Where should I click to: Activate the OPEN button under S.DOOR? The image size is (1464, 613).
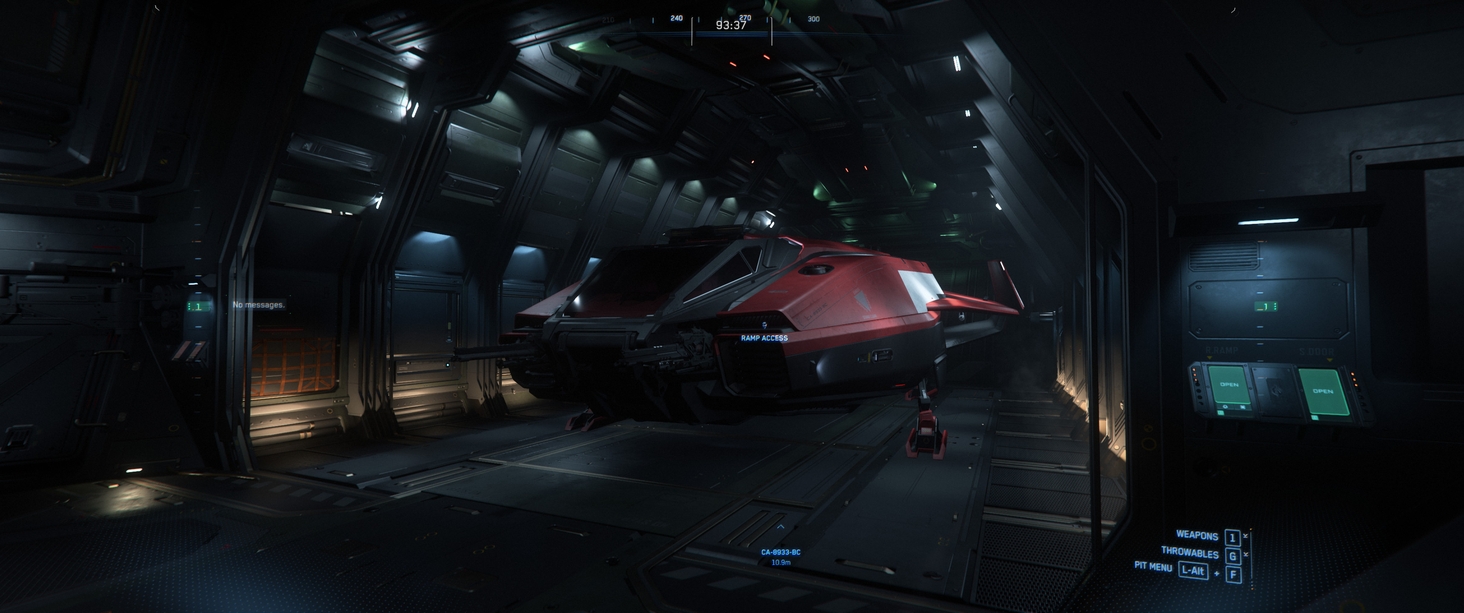[x=1322, y=391]
